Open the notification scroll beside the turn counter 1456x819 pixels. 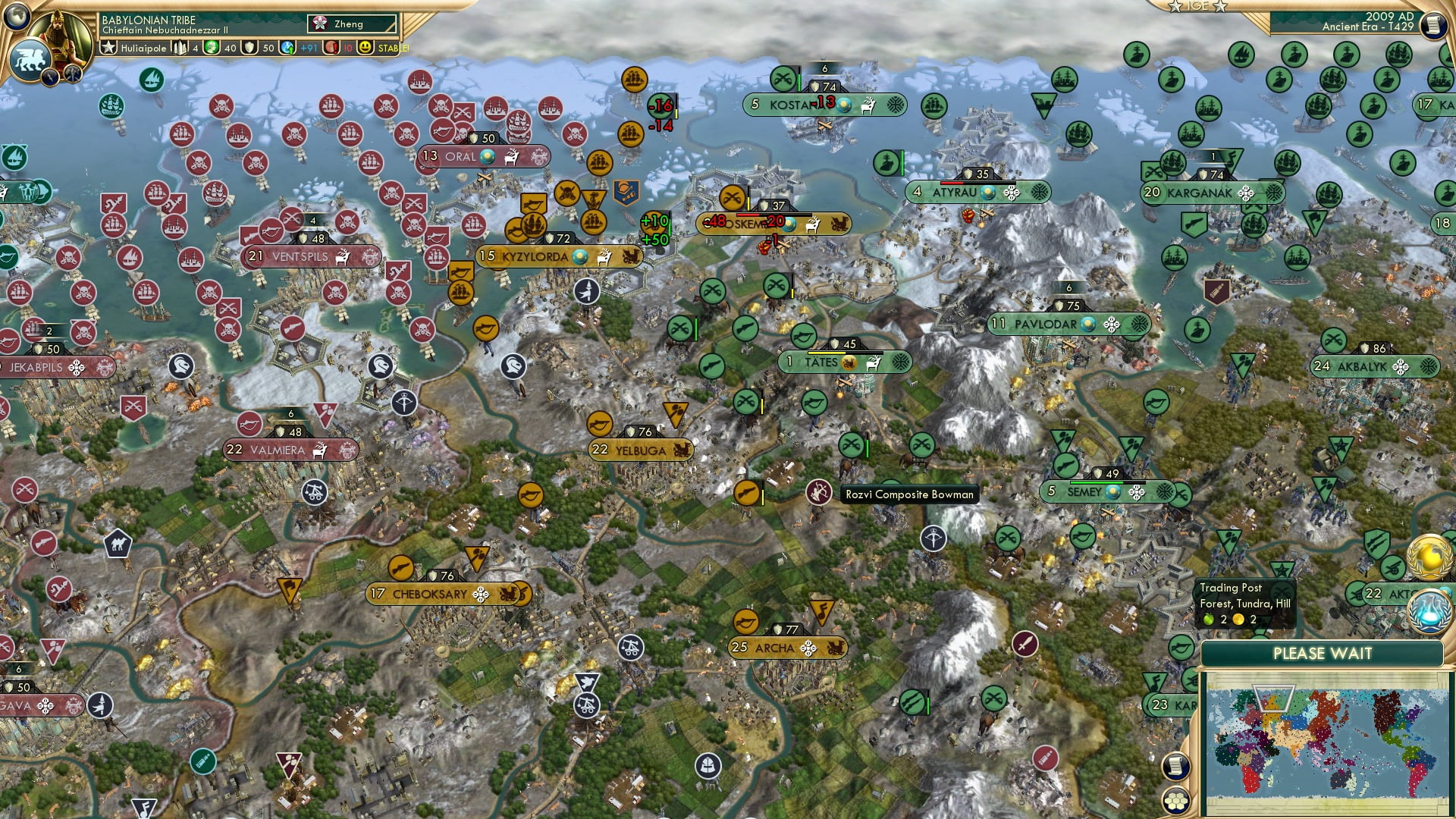pyautogui.click(x=1433, y=24)
